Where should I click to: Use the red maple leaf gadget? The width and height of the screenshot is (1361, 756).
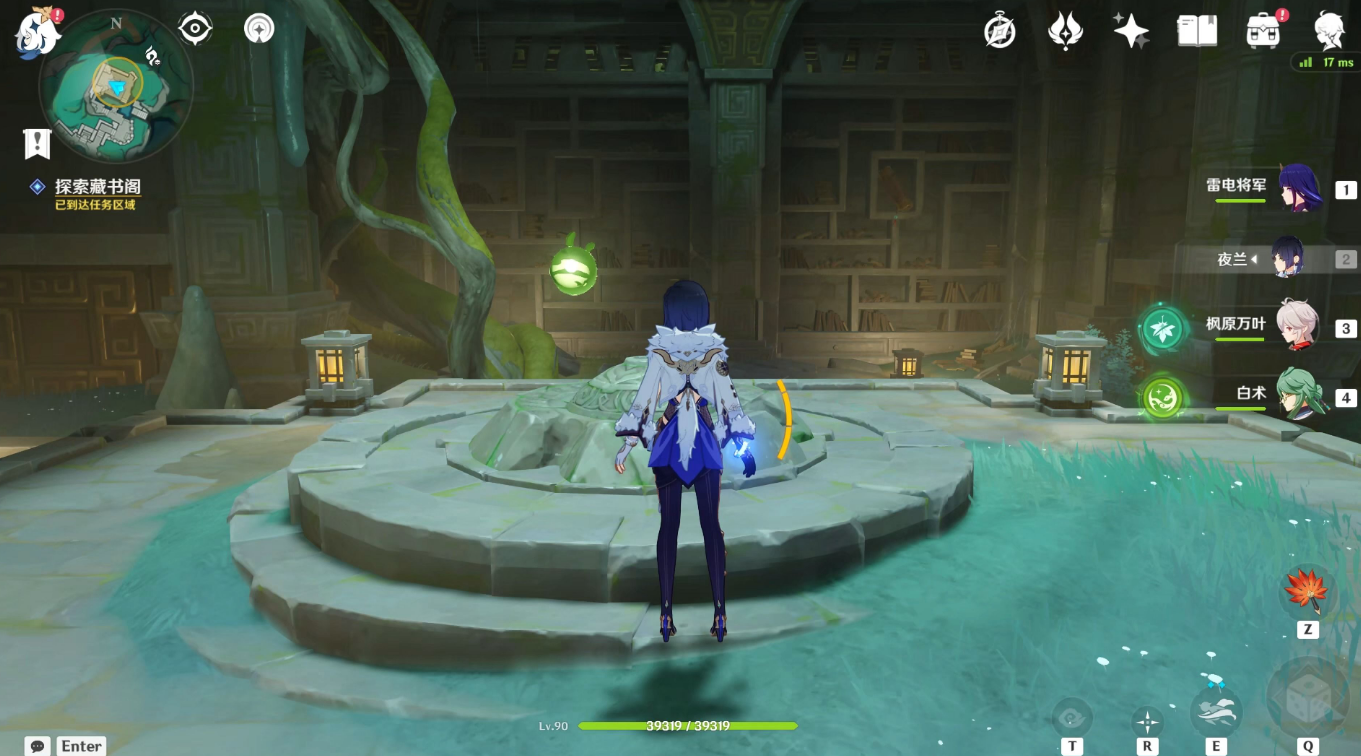tap(1307, 591)
